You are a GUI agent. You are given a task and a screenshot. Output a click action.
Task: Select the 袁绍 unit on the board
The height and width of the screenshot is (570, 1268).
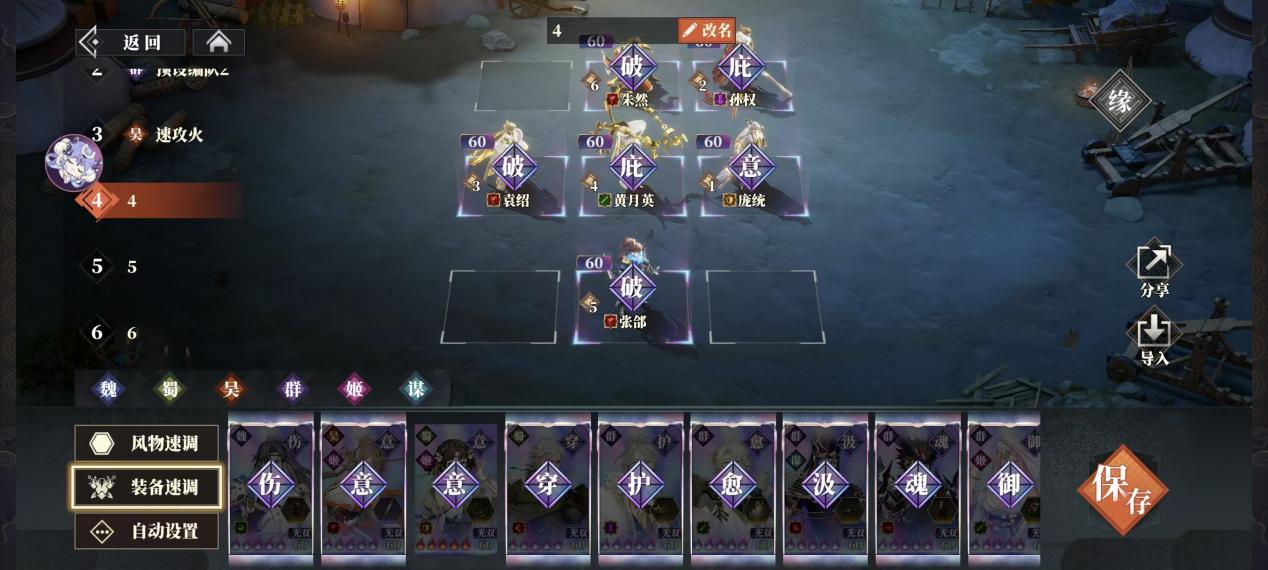pyautogui.click(x=513, y=174)
